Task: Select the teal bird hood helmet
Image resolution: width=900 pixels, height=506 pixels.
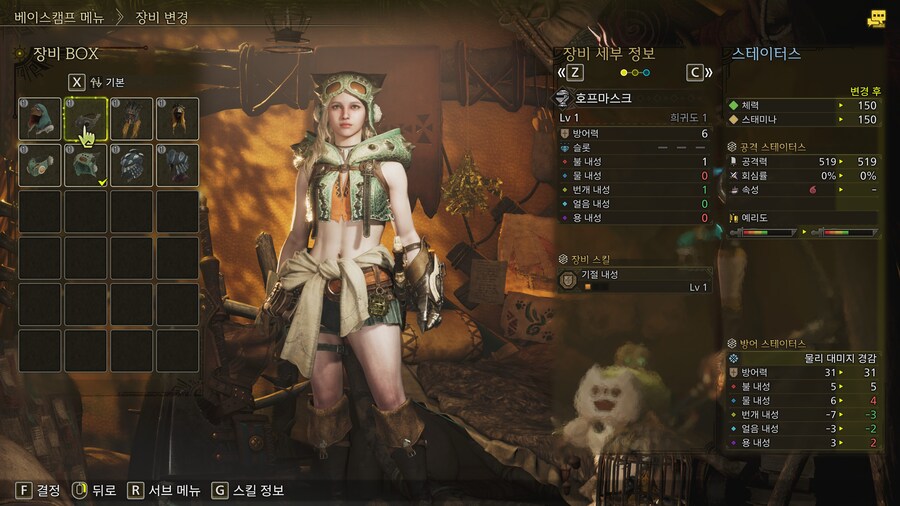Action: [40, 119]
